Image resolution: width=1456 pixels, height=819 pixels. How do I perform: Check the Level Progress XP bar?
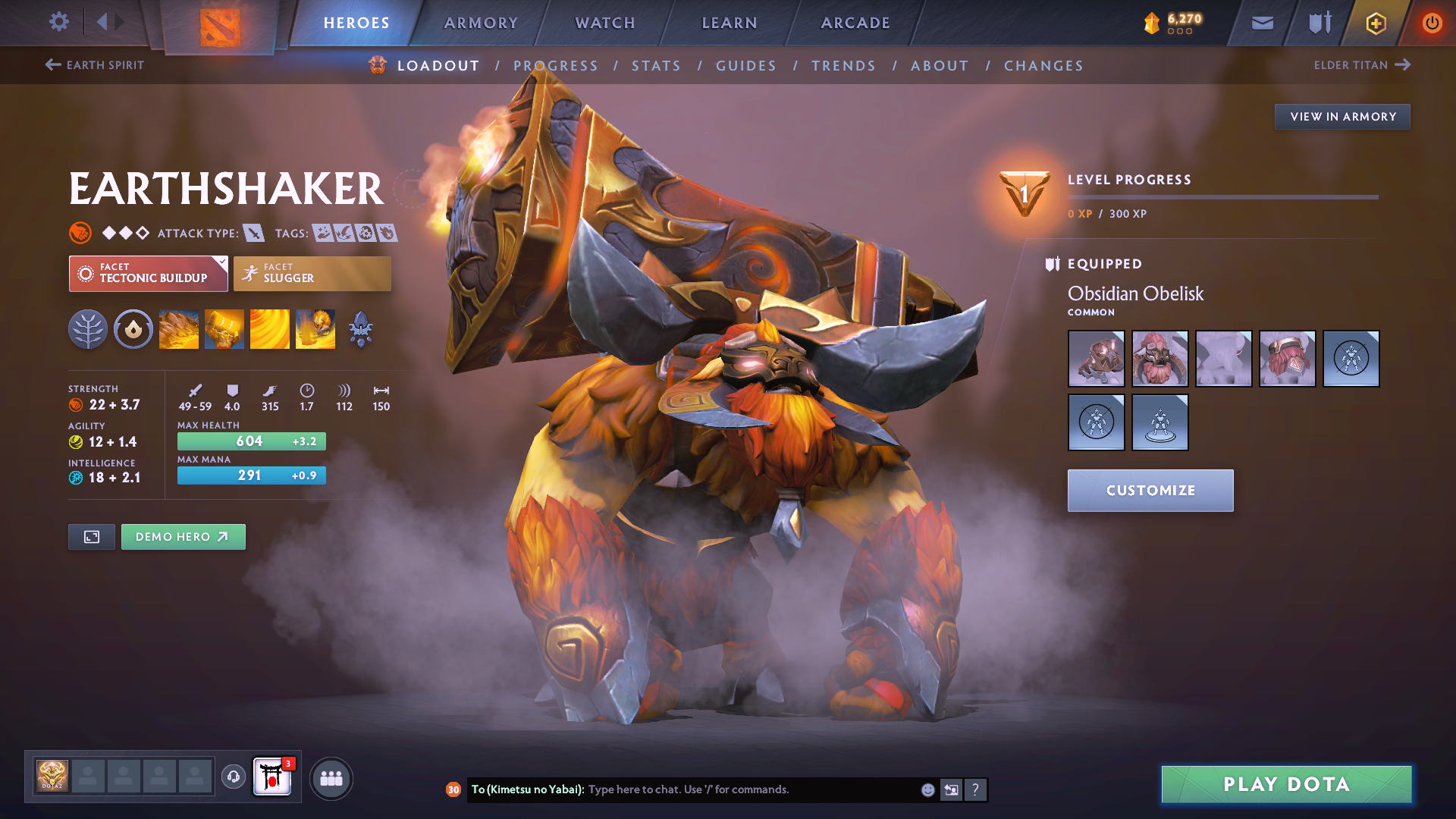(1222, 197)
